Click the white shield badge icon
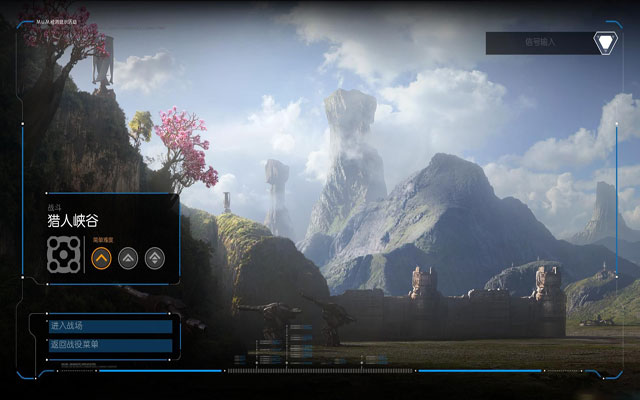Viewport: 640px width, 400px height. pos(604,43)
